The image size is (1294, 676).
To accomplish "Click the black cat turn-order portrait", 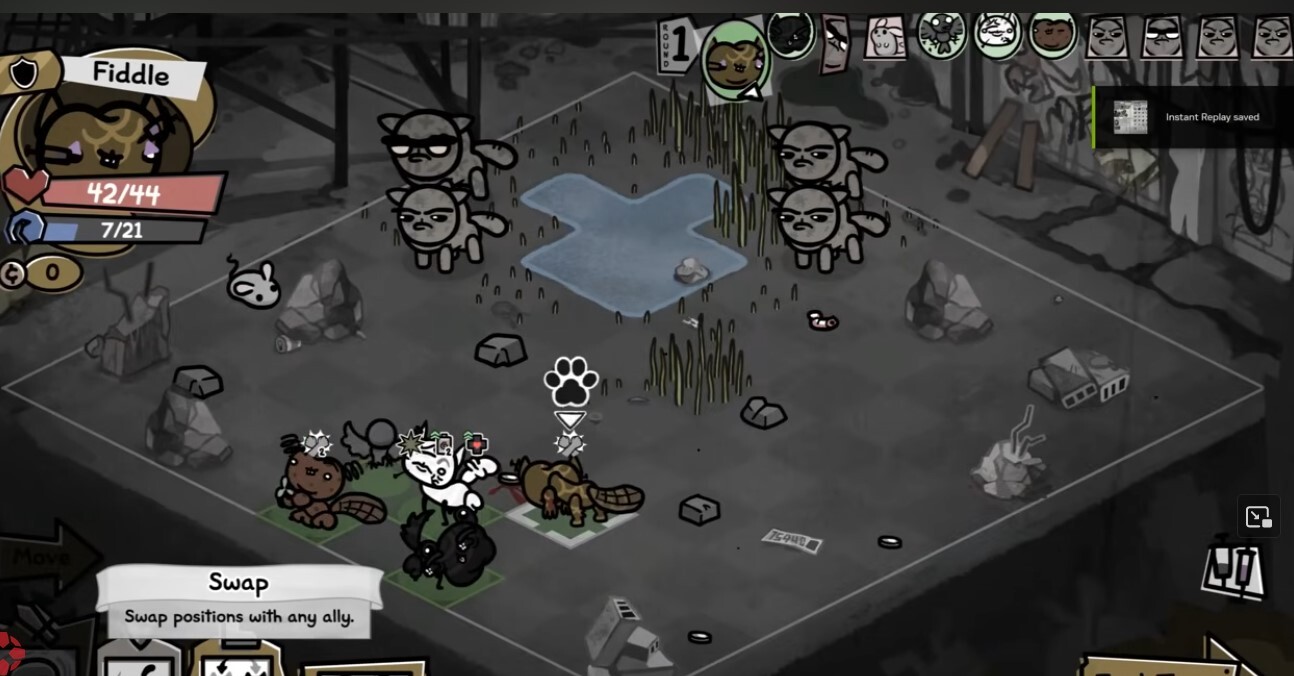I will (x=790, y=37).
